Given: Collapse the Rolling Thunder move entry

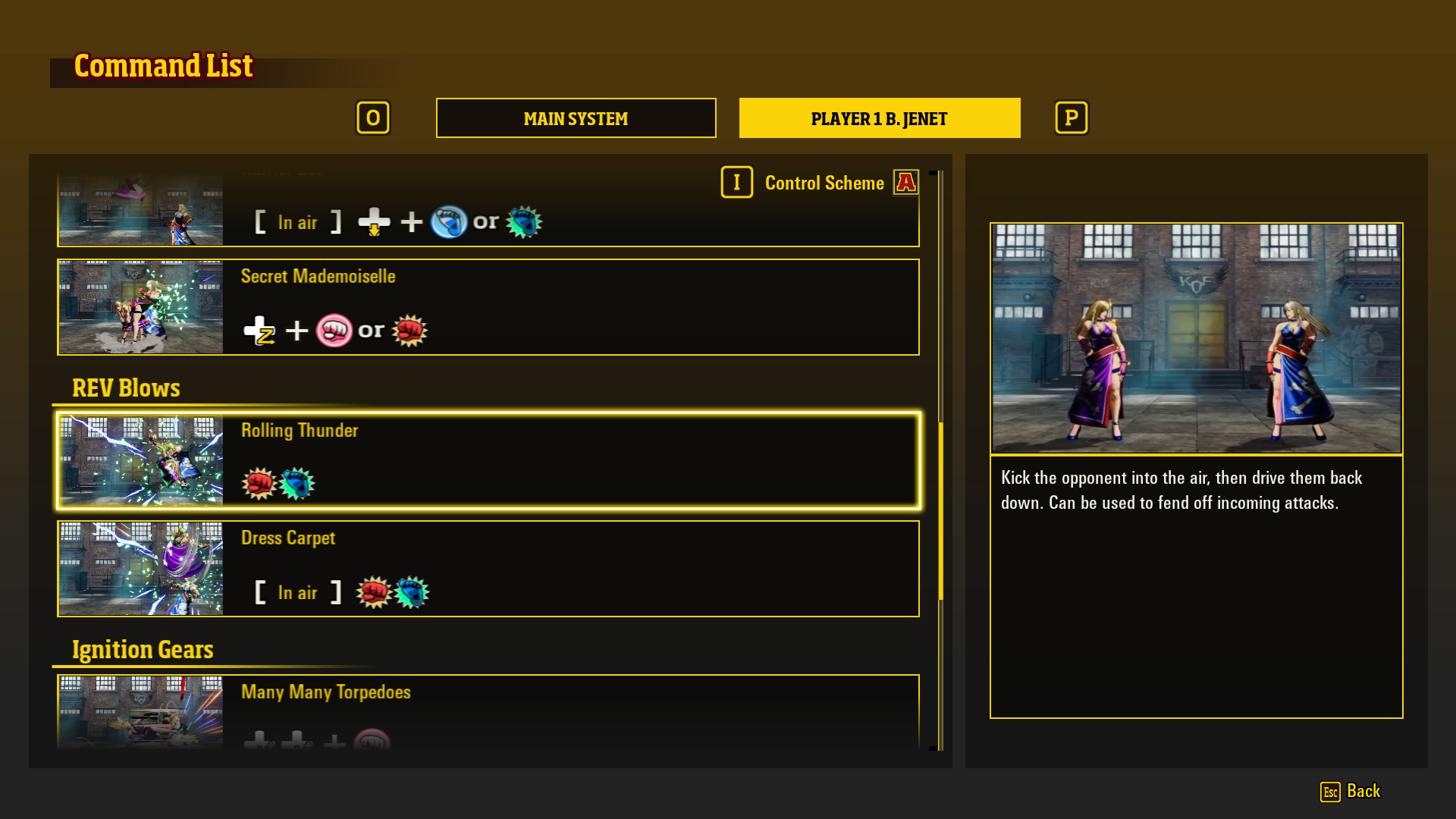Looking at the screenshot, I should [488, 460].
